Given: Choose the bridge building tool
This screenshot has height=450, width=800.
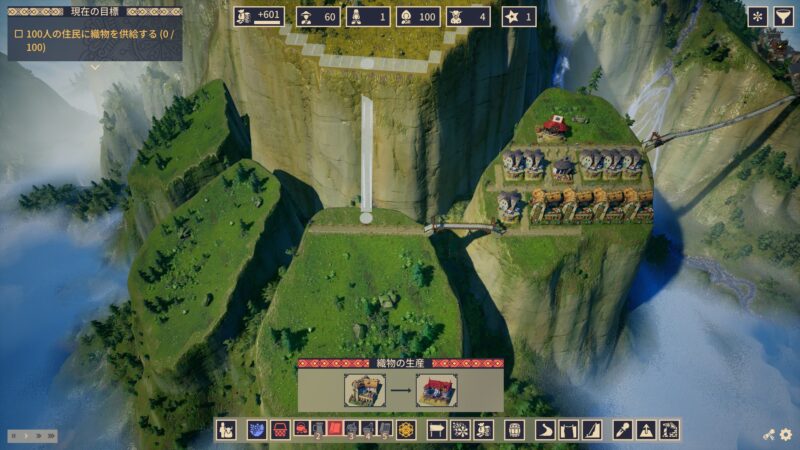Looking at the screenshot, I should [568, 430].
